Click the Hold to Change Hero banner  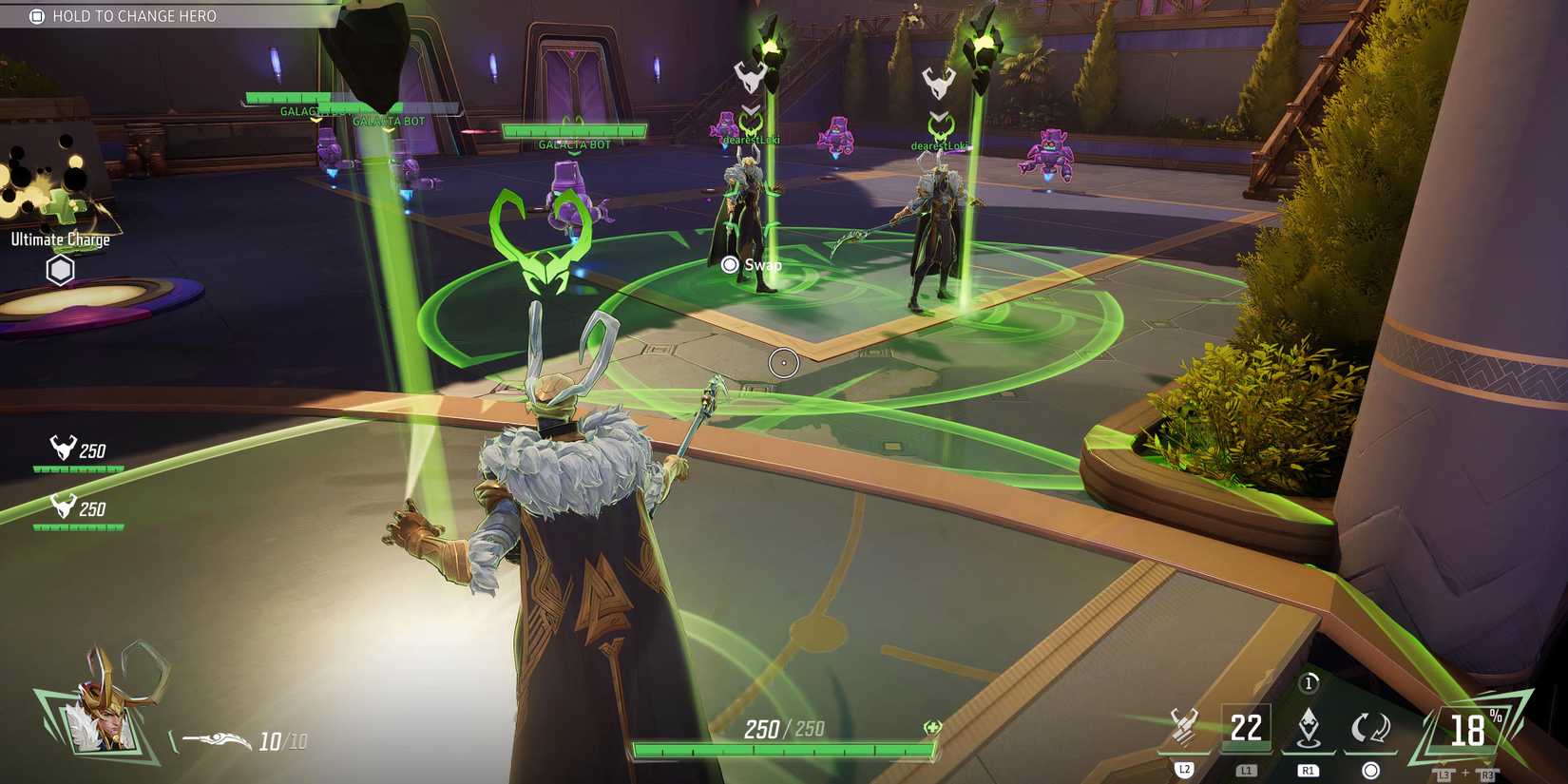(x=124, y=16)
